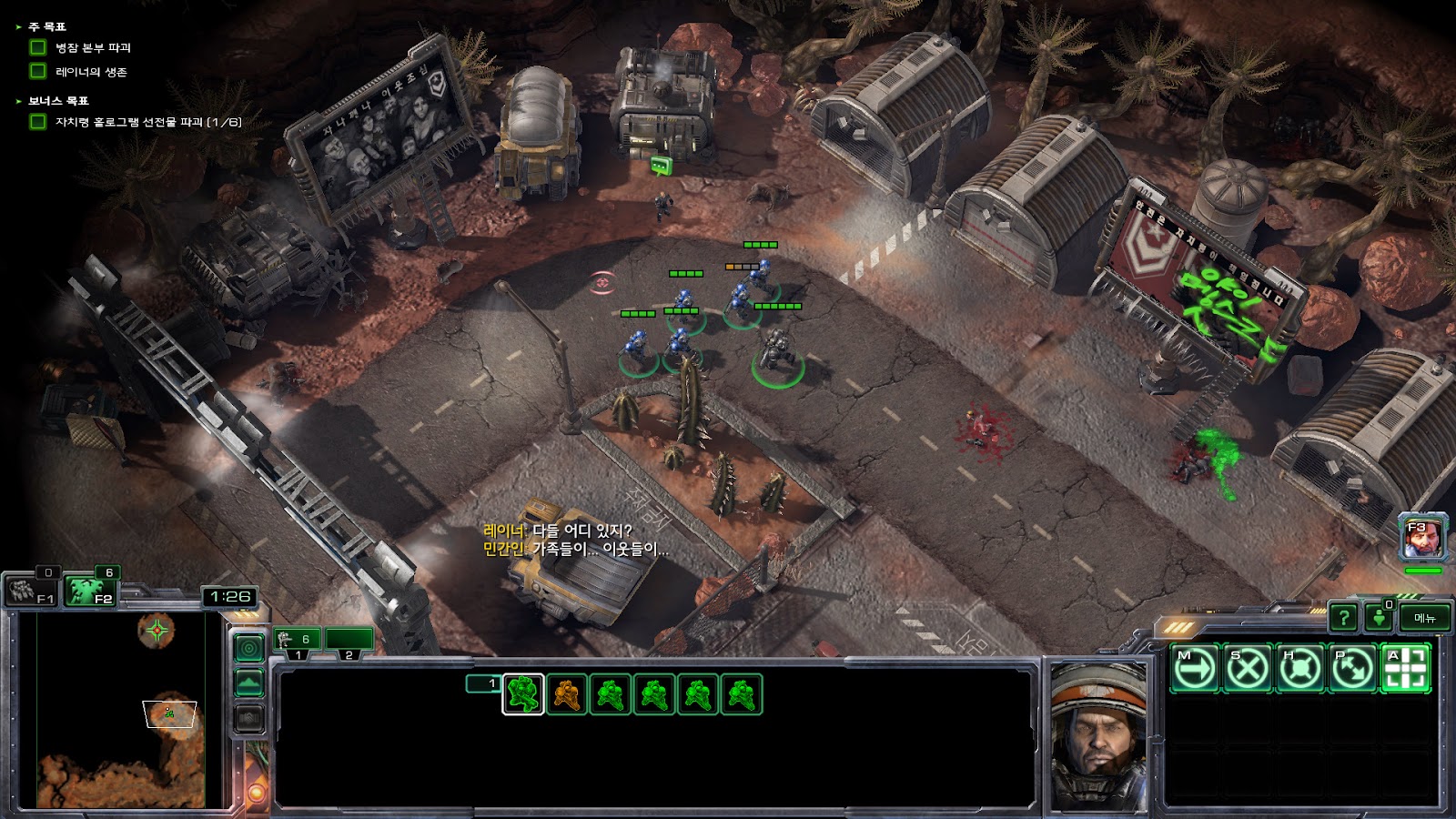Activate the Stop command icon
Image resolution: width=1456 pixels, height=819 pixels.
point(1247,669)
